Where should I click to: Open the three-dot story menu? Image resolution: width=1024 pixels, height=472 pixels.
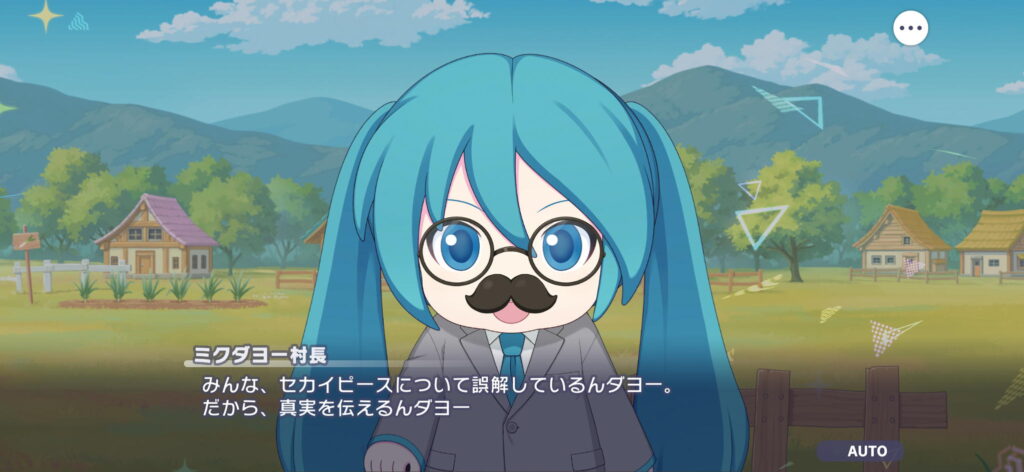coord(910,28)
